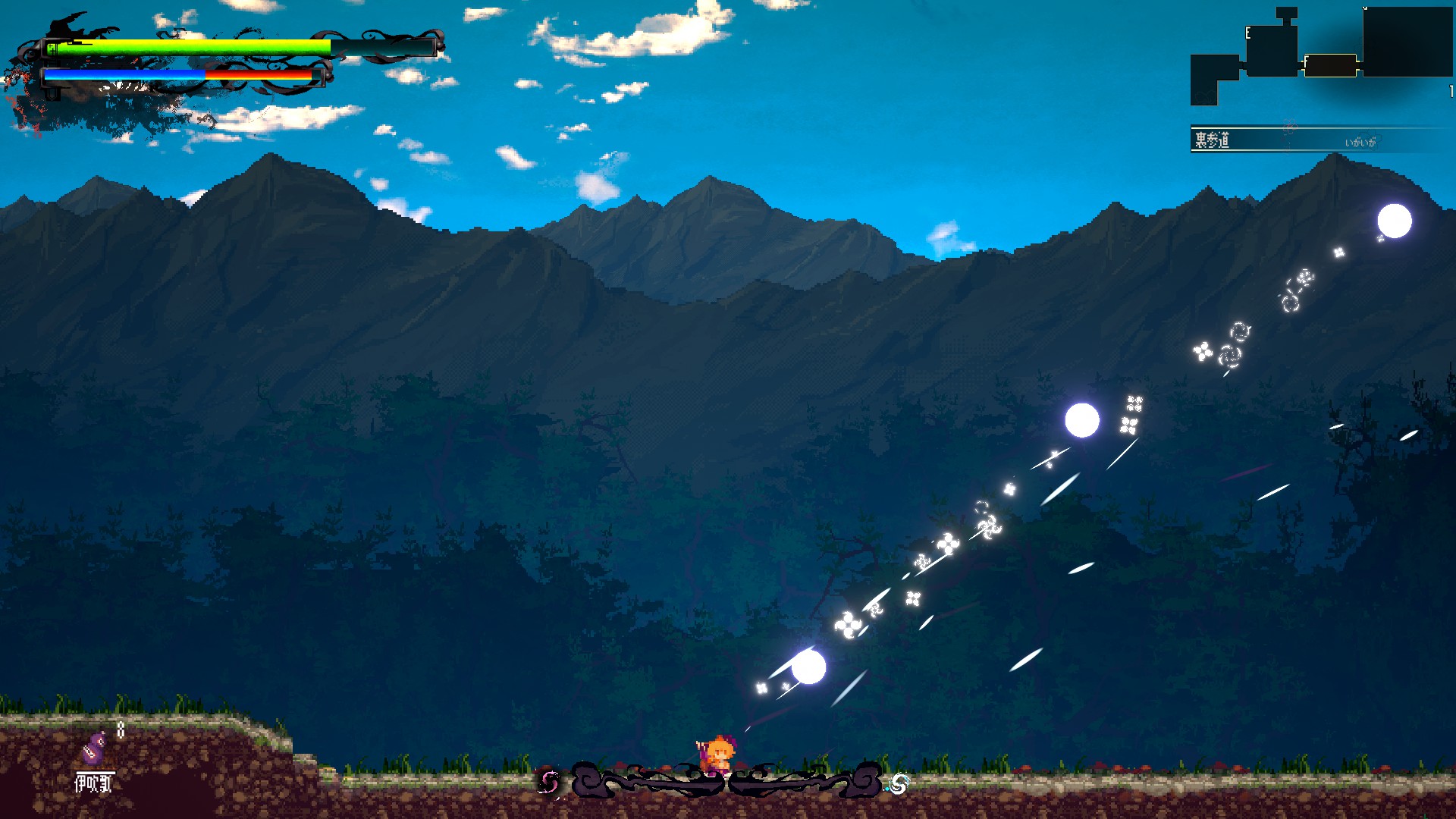
Task: Open the room minimap
Action: 1321,55
